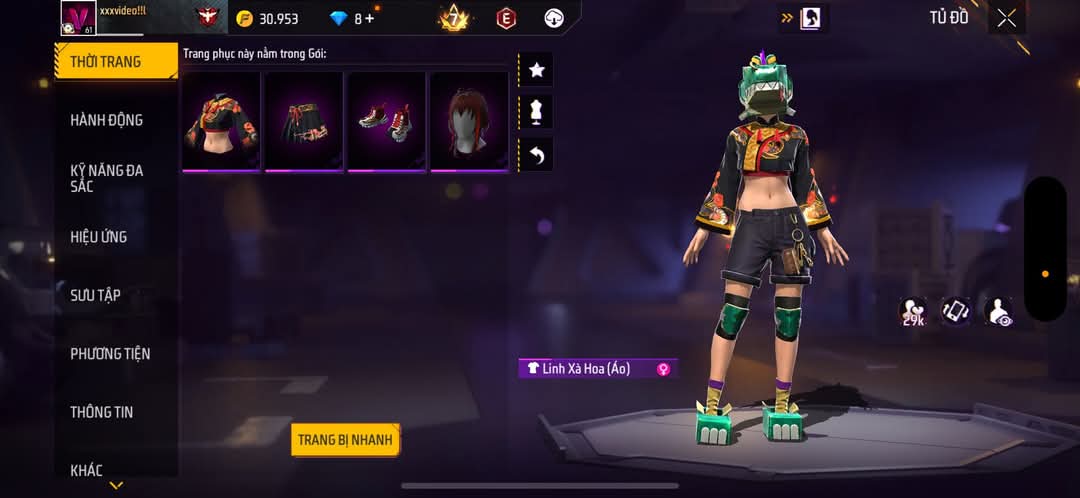Pick the red hair head item
This screenshot has height=498, width=1080.
click(469, 121)
